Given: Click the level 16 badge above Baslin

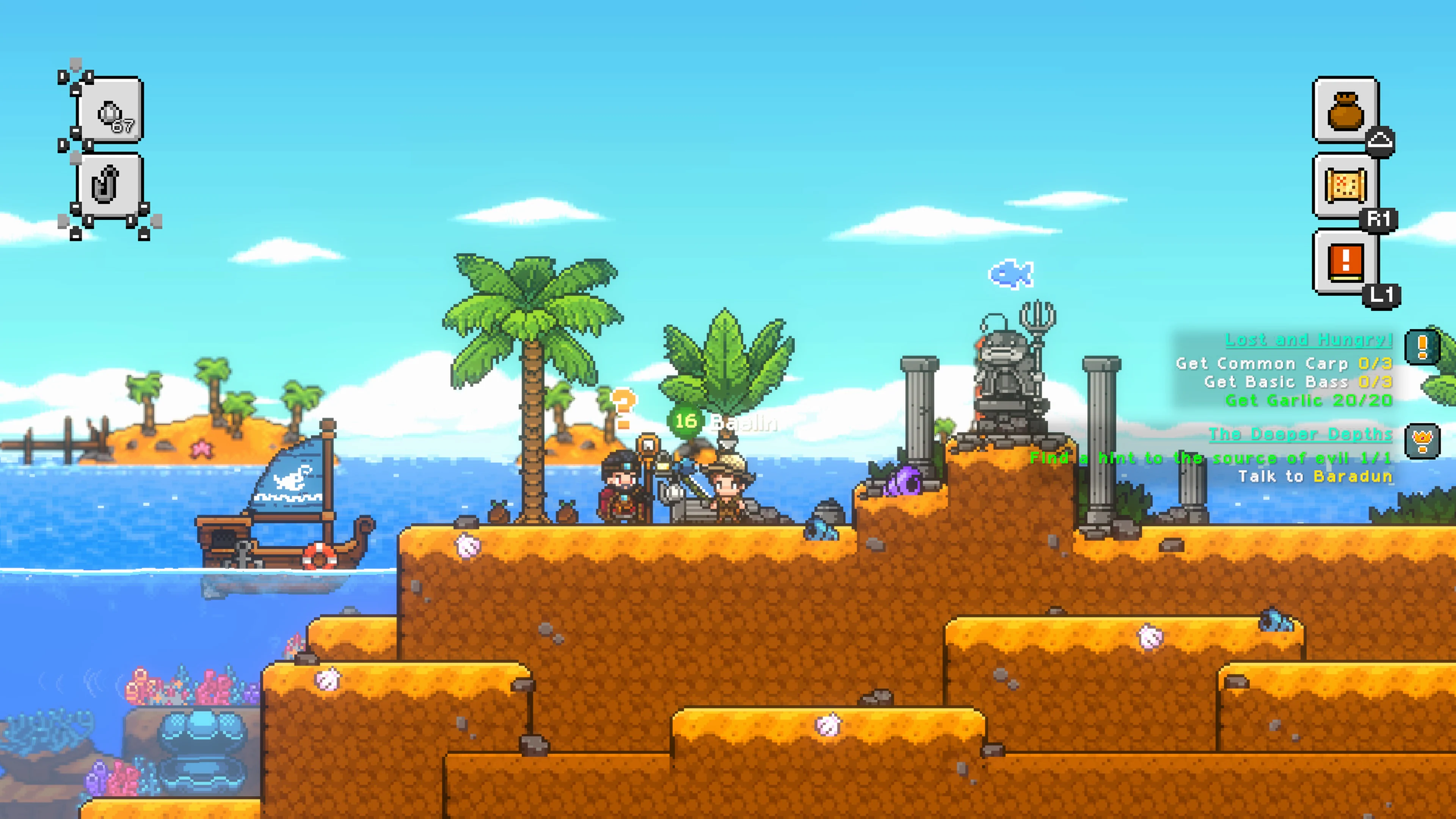Looking at the screenshot, I should coord(685,421).
